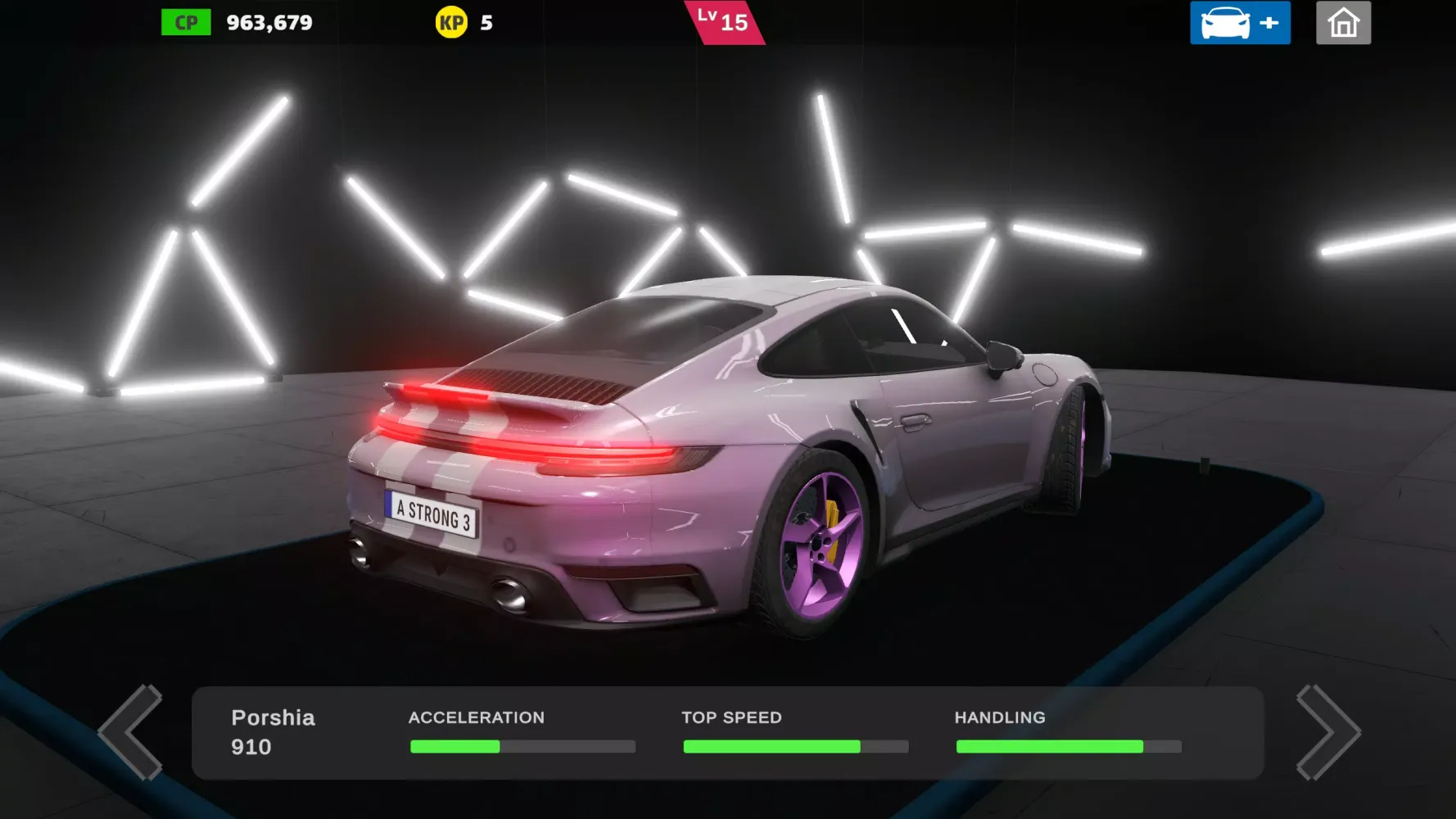Open the add car menu

(x=1239, y=22)
